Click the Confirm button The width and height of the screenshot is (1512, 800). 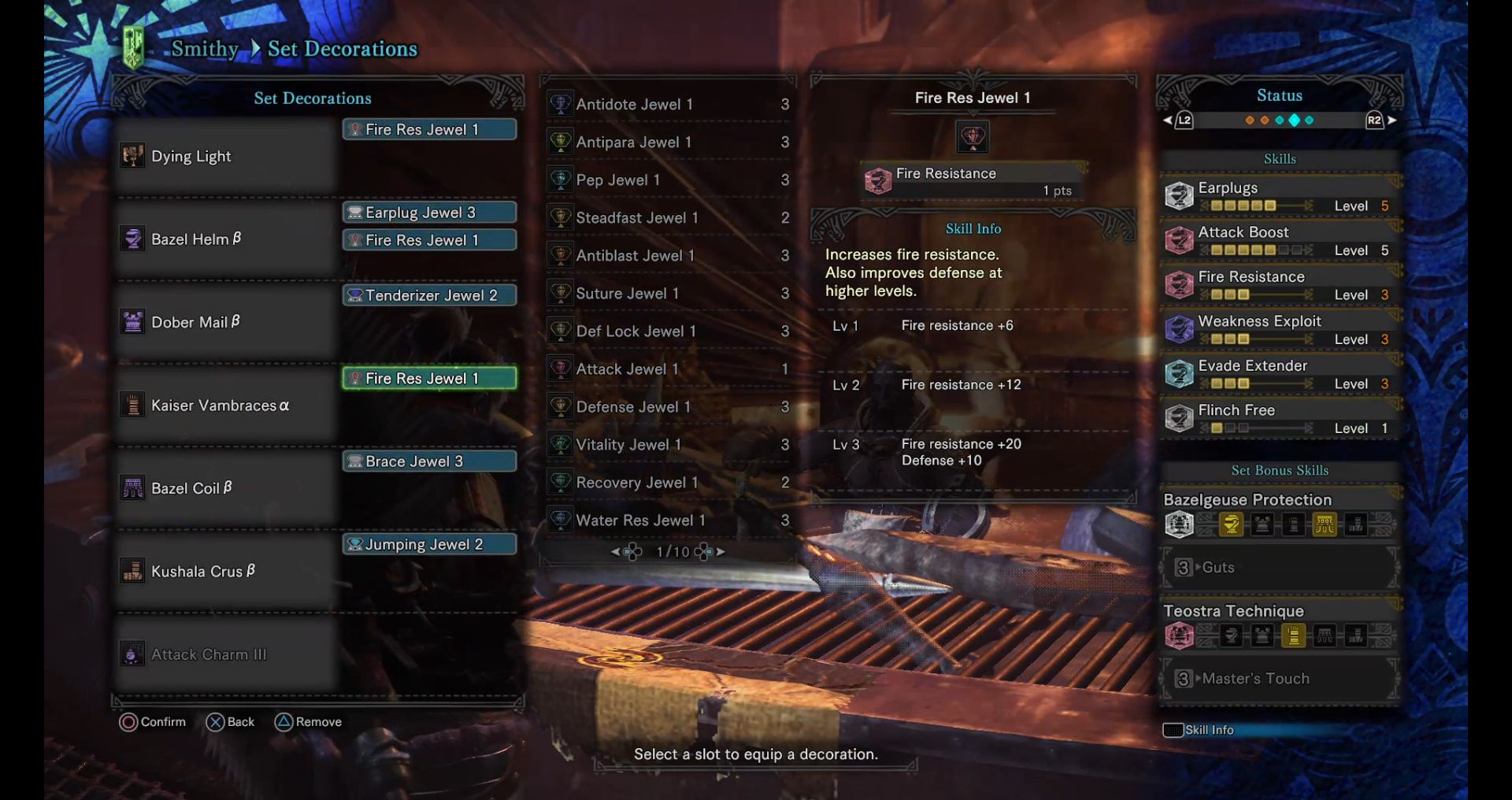tap(154, 721)
